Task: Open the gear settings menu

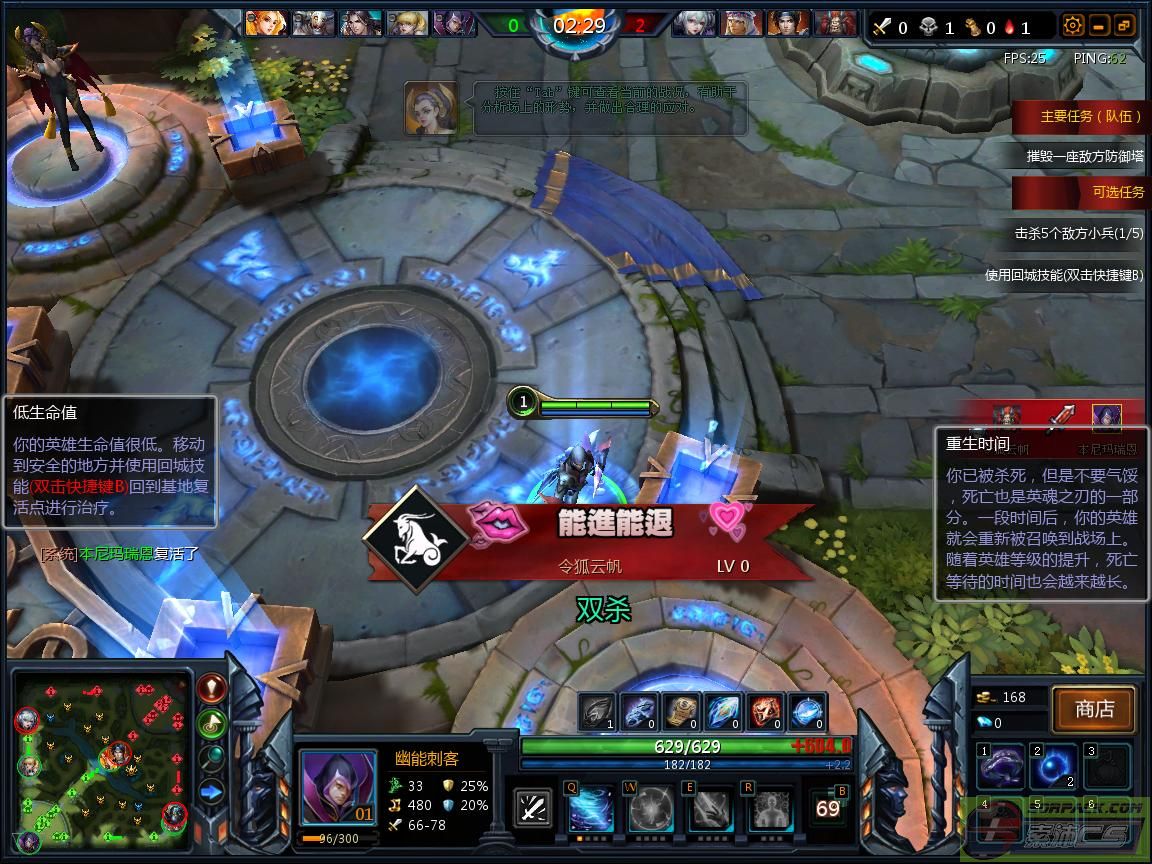Action: point(1073,26)
